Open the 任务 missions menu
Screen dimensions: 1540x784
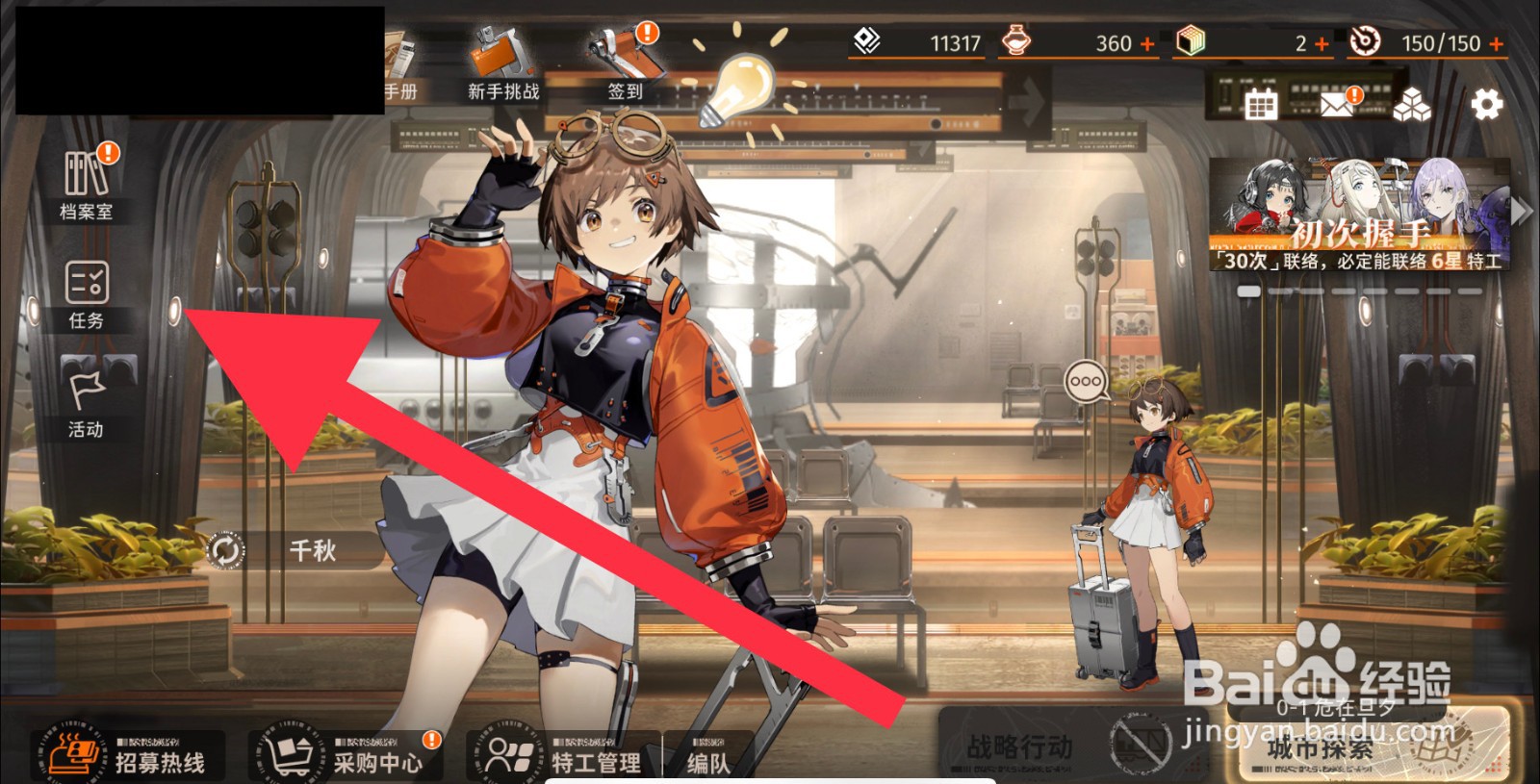coord(87,293)
